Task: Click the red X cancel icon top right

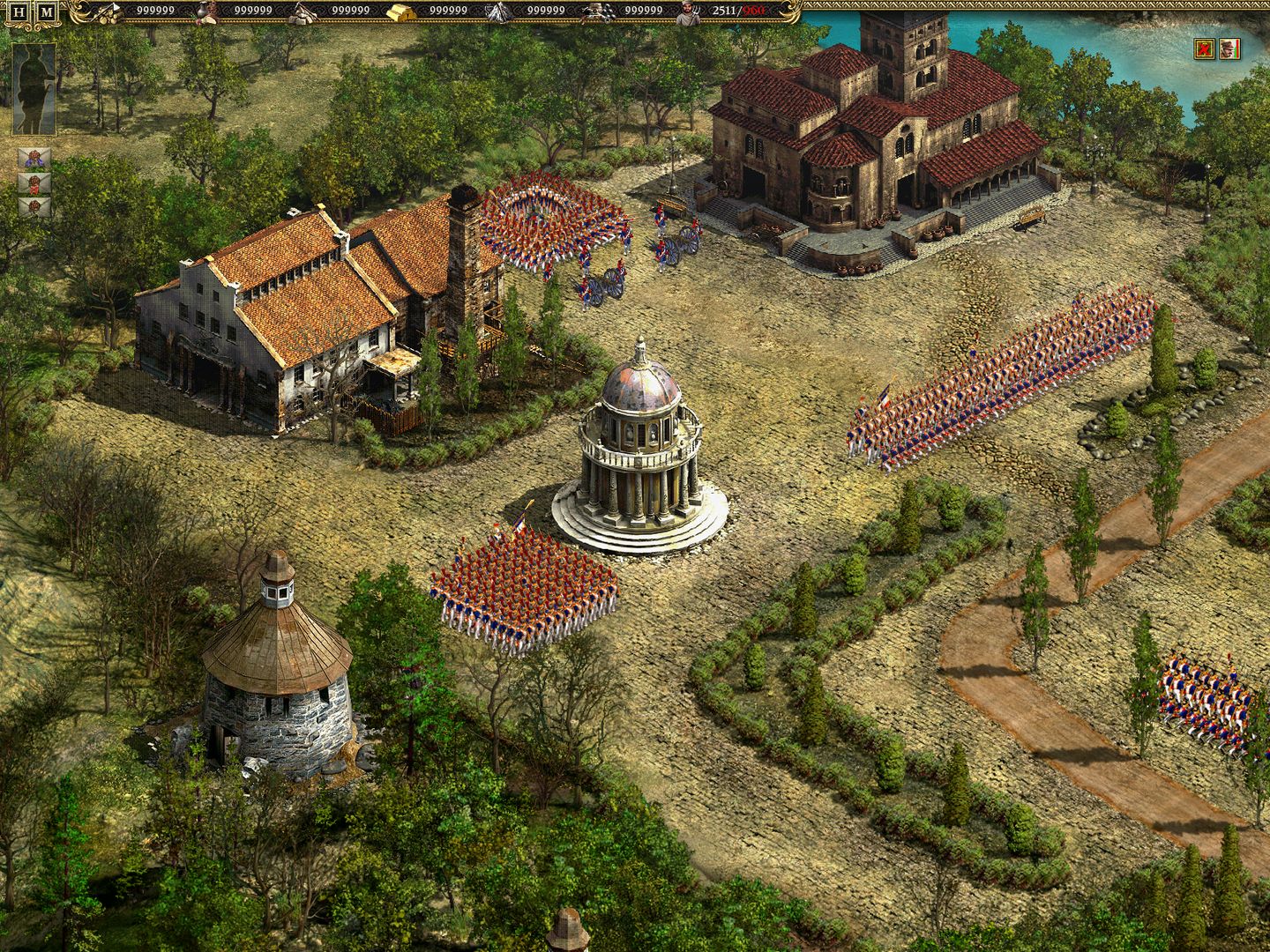Action: pos(1203,50)
